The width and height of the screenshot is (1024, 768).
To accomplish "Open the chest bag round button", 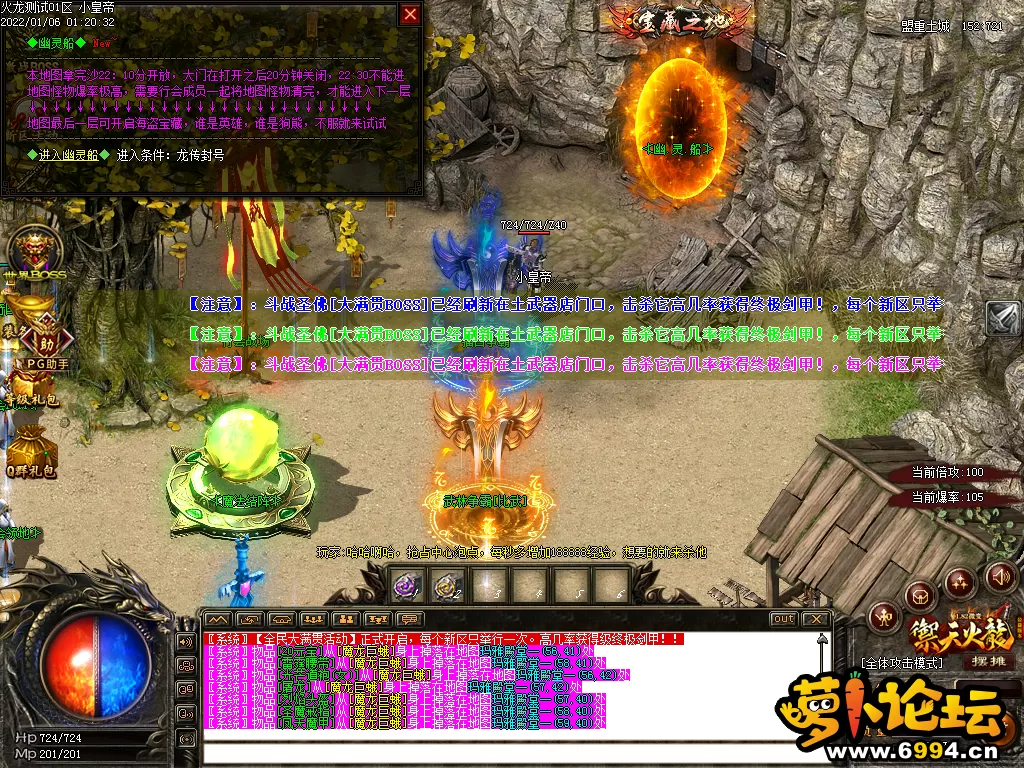I will tap(919, 597).
